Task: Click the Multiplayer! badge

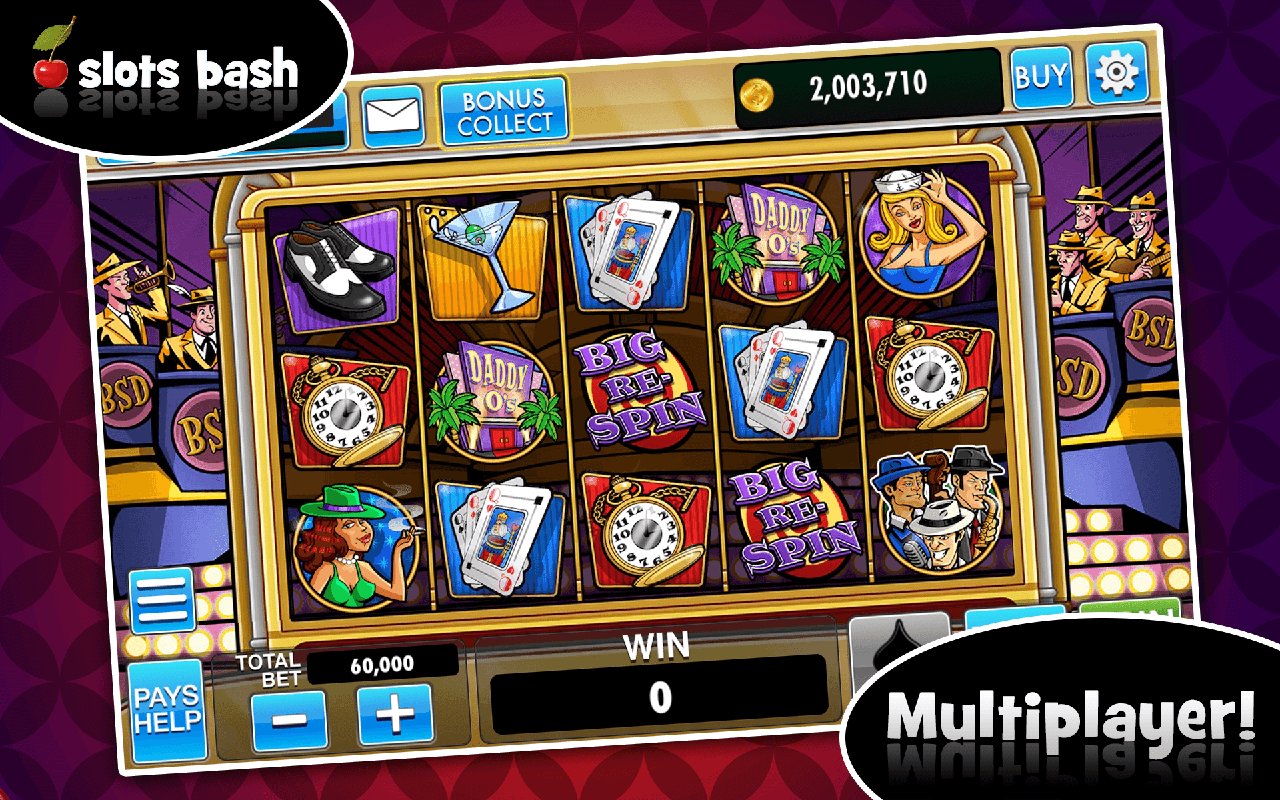Action: [x=1066, y=715]
